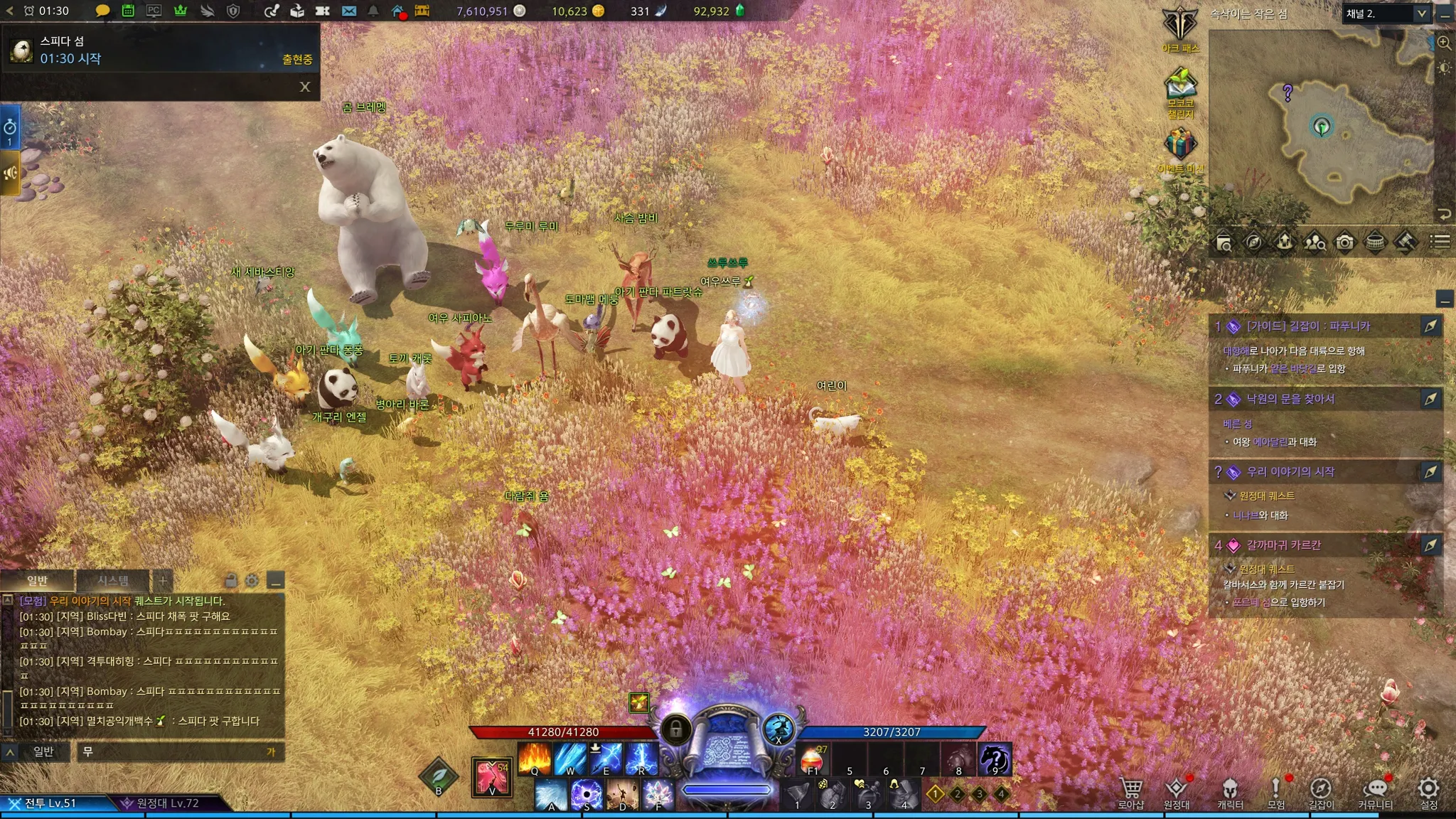Click the camera screenshot icon below minimap
The image size is (1456, 819).
point(1344,243)
